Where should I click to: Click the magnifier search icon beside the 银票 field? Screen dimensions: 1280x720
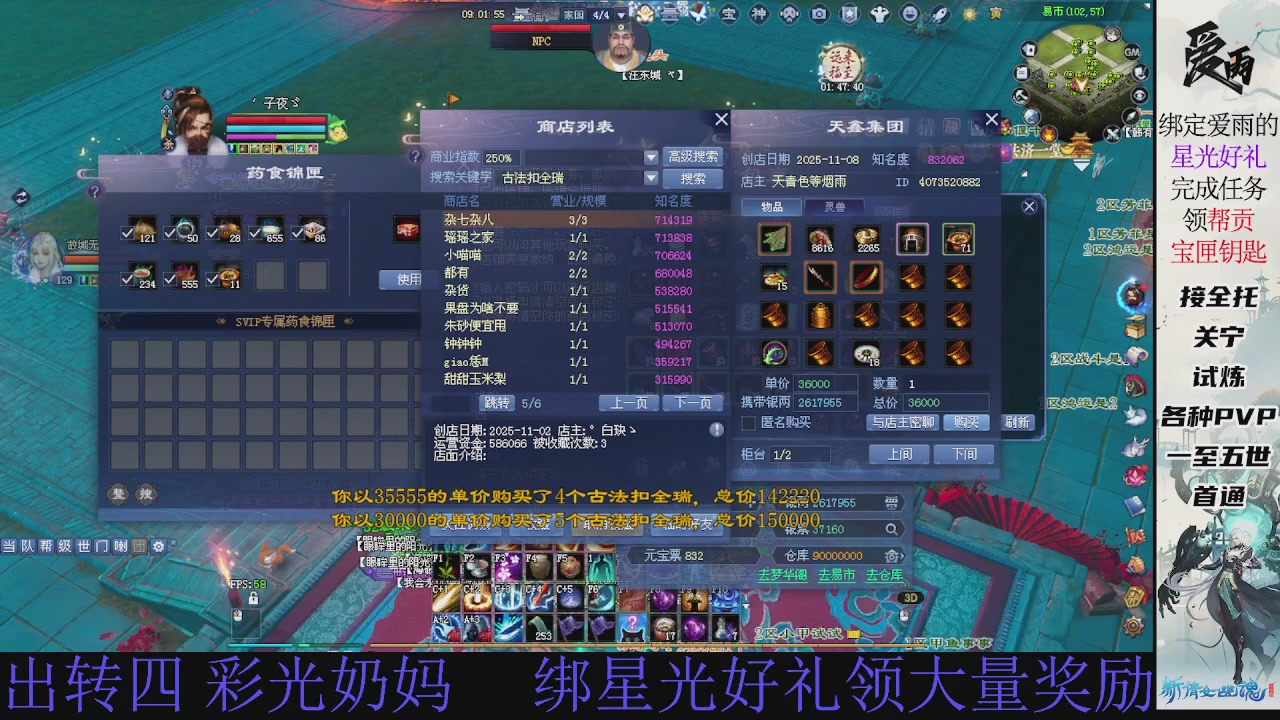[x=890, y=528]
